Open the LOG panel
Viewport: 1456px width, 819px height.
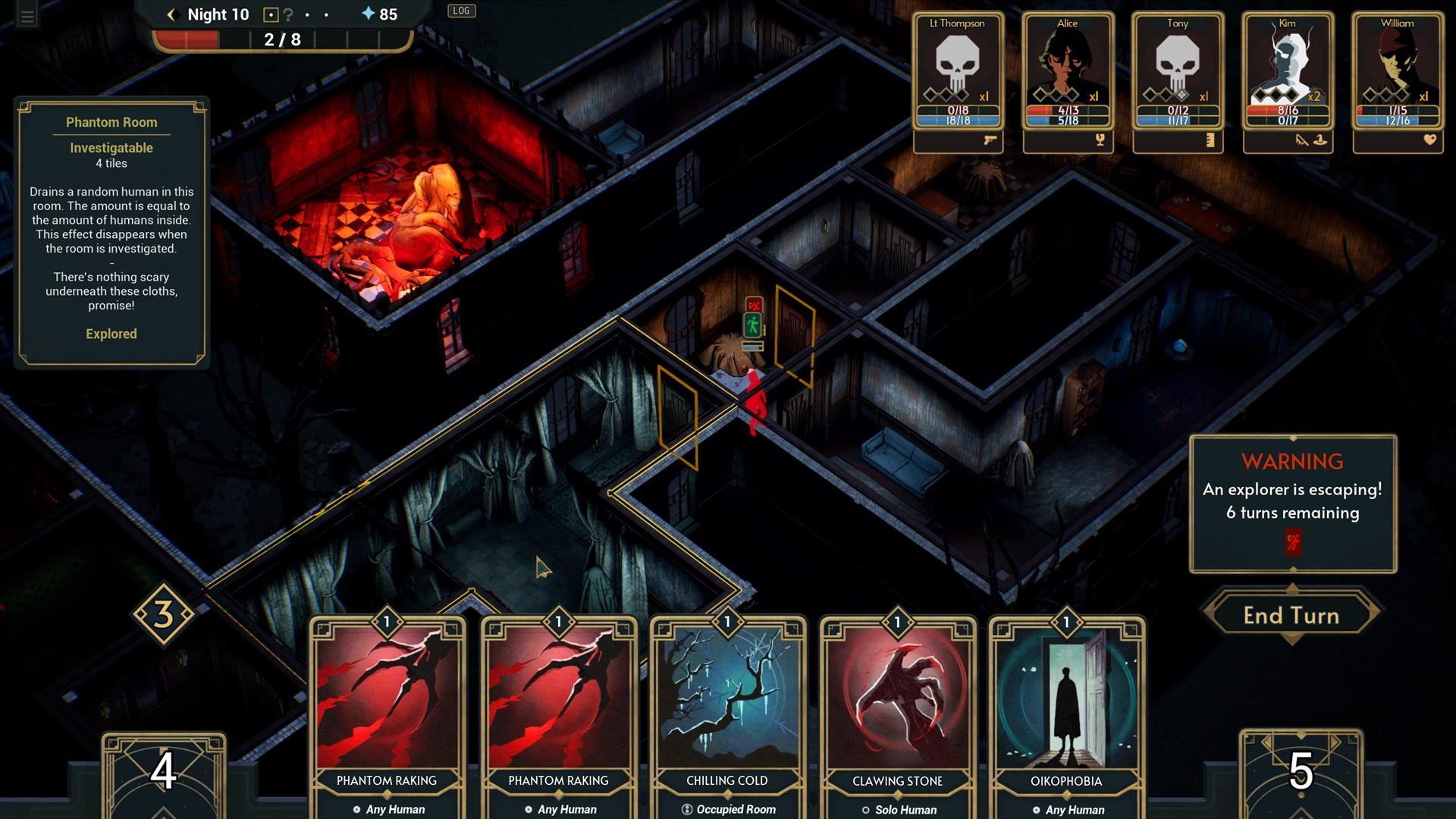(x=461, y=11)
